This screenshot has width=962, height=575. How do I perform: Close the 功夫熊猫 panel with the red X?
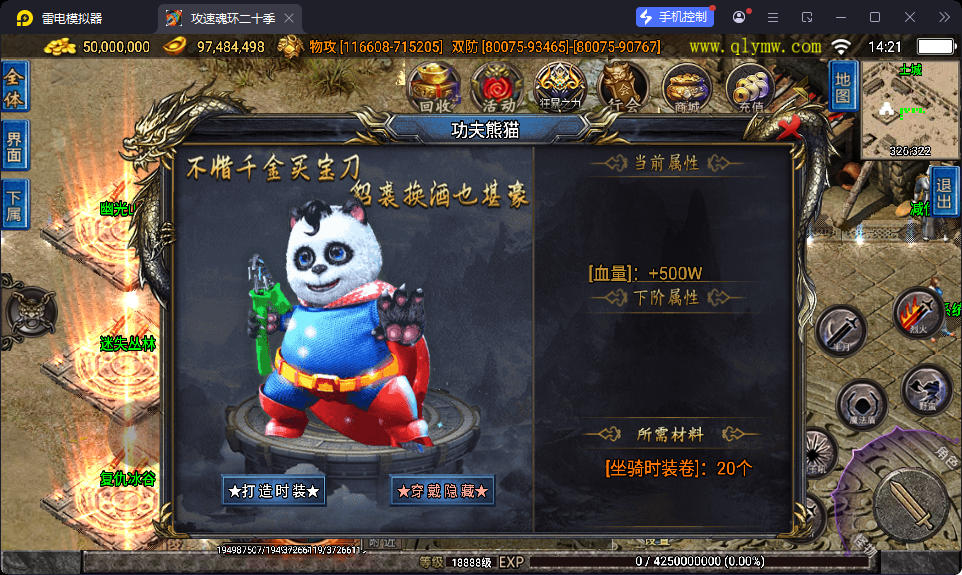[x=791, y=127]
